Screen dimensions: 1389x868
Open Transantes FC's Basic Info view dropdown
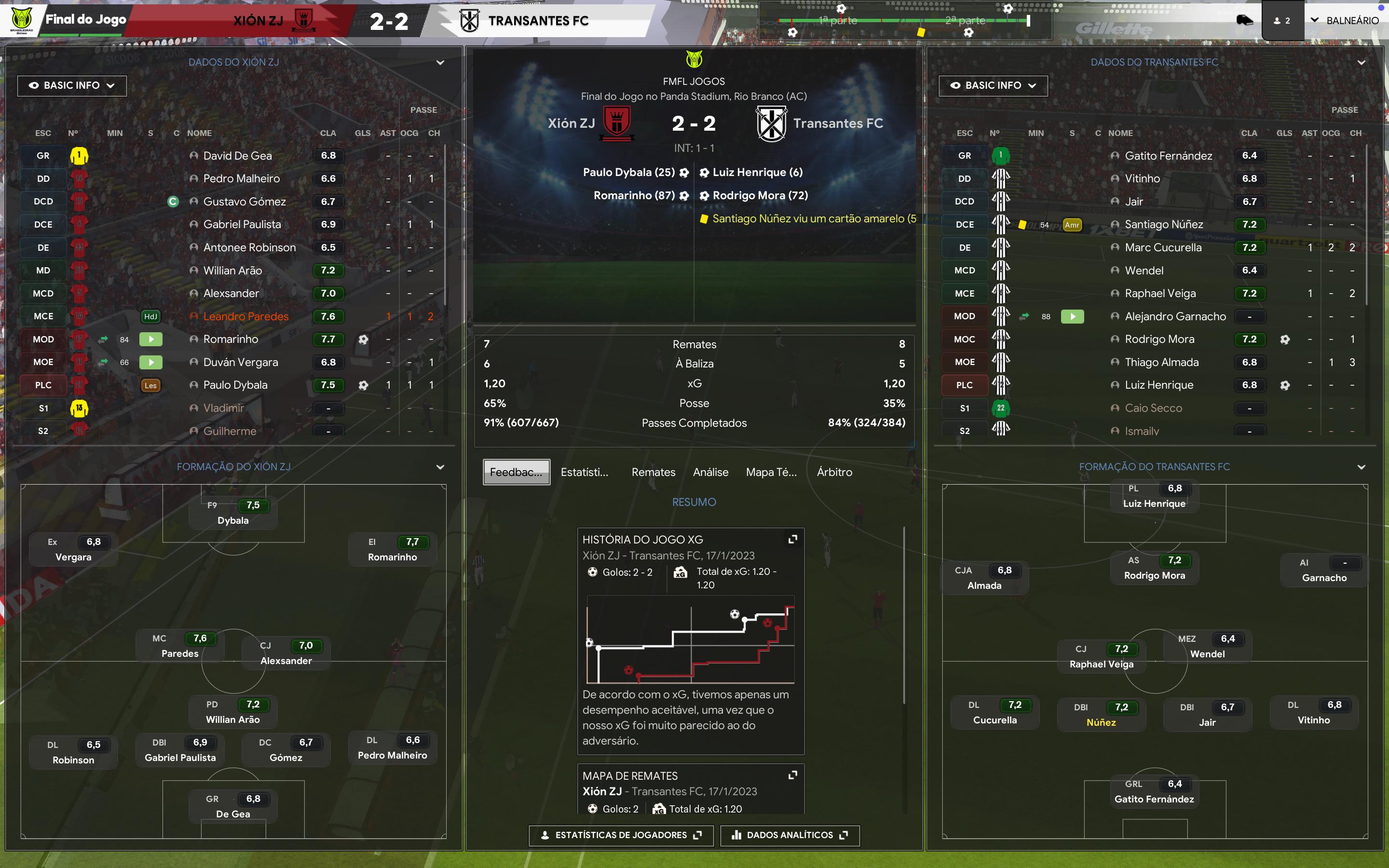click(x=993, y=85)
